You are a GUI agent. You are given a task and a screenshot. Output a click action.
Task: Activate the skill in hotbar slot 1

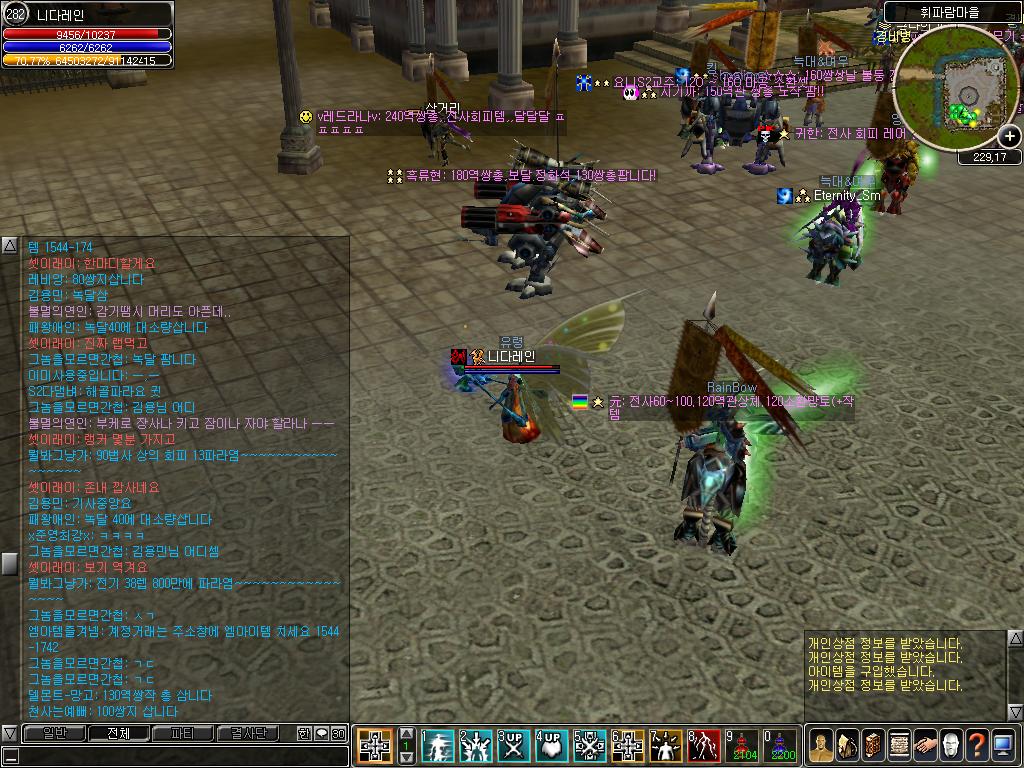(438, 746)
